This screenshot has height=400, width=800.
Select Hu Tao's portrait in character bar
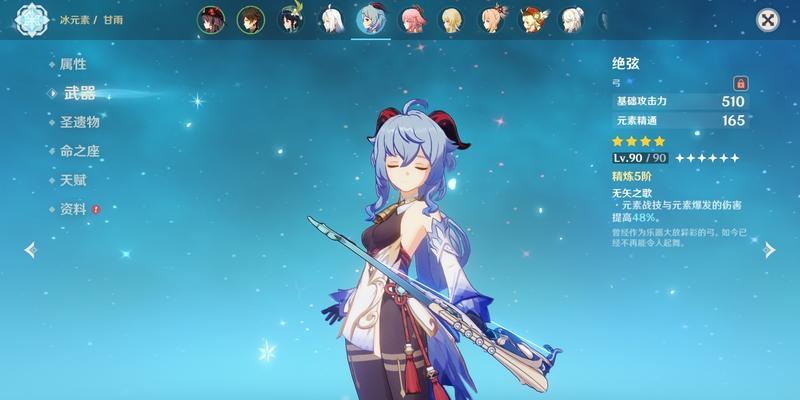pyautogui.click(x=211, y=20)
